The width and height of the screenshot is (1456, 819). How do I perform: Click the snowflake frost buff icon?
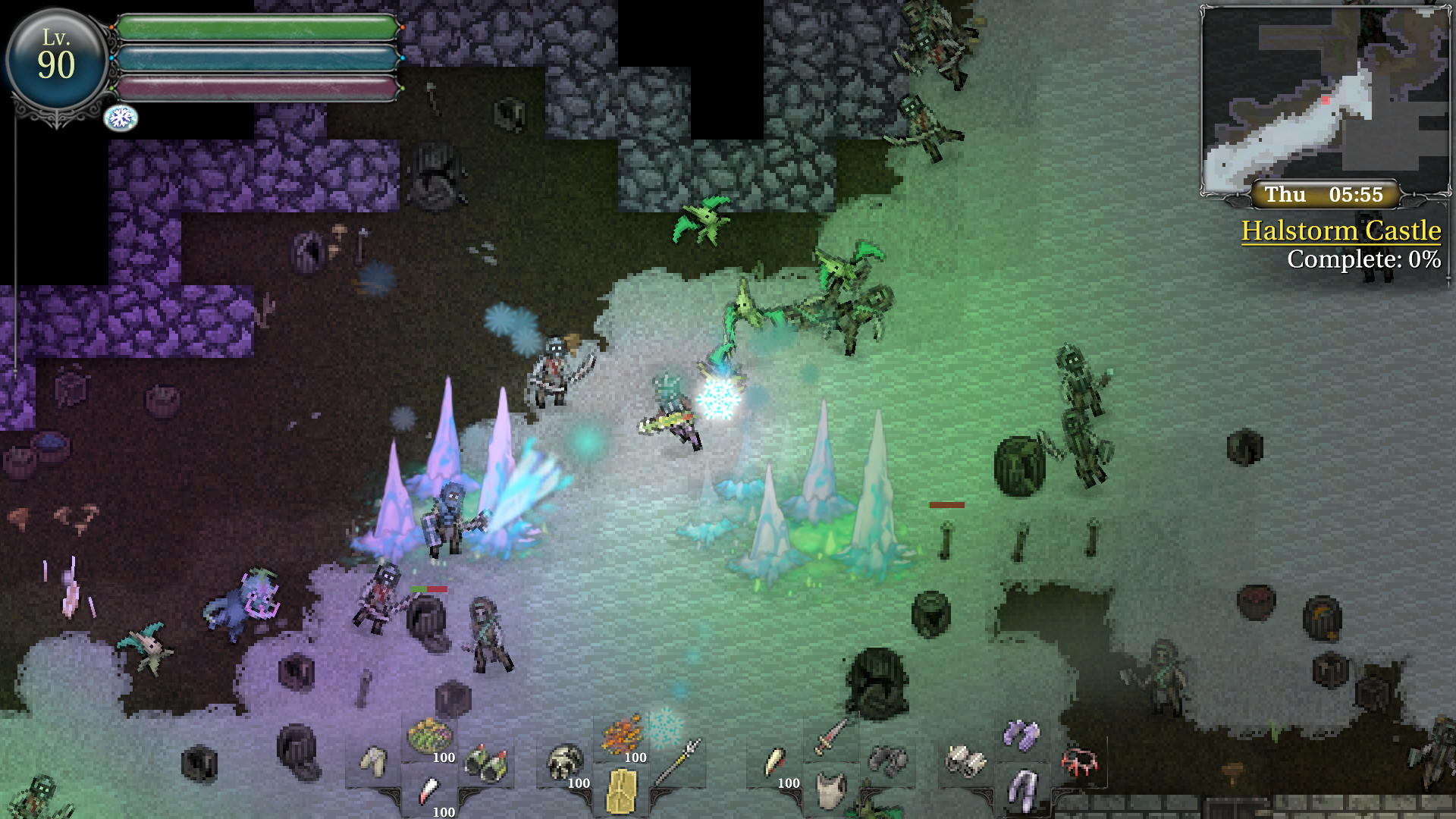click(x=120, y=117)
